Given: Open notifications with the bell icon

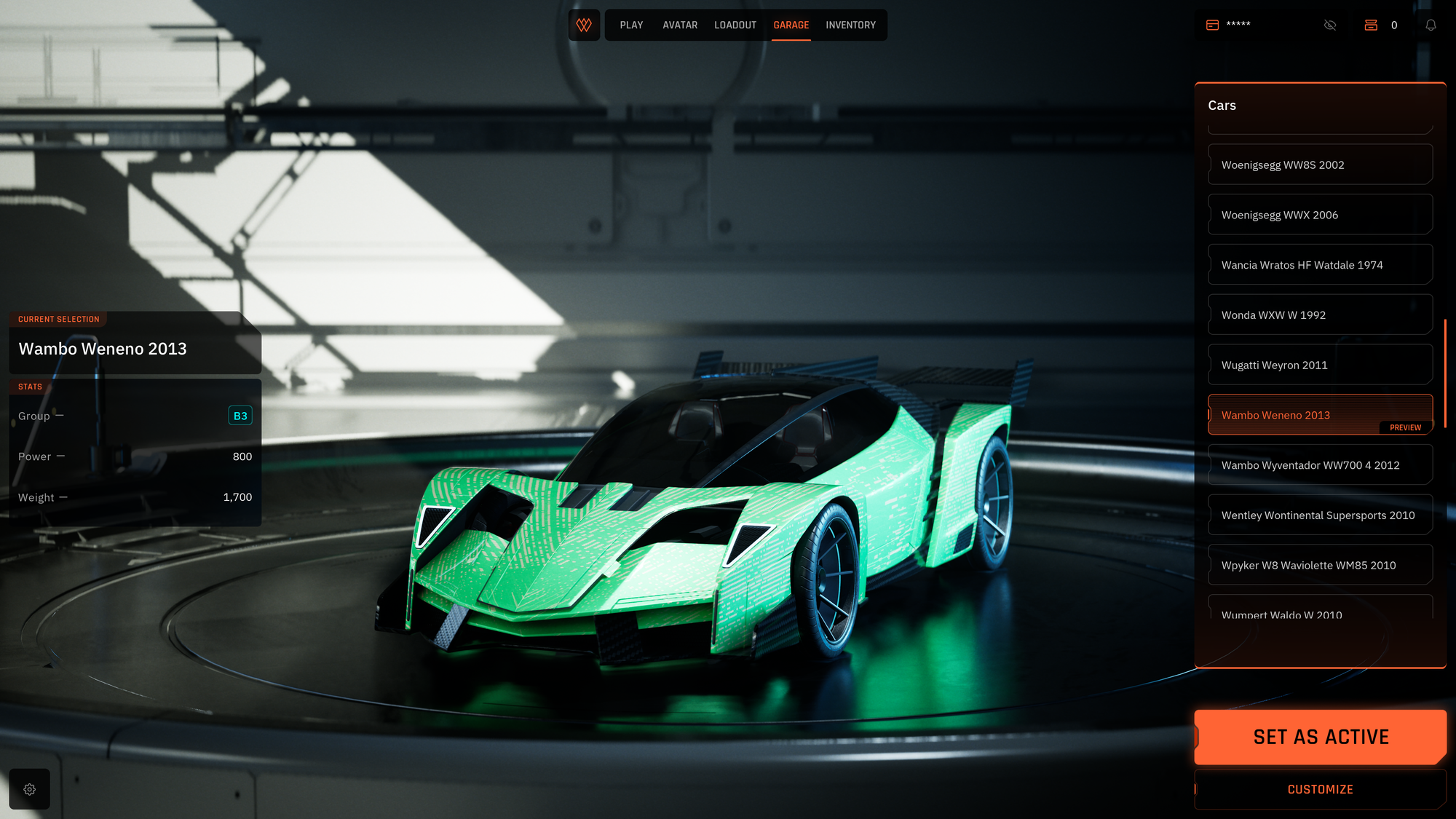Looking at the screenshot, I should [1431, 25].
